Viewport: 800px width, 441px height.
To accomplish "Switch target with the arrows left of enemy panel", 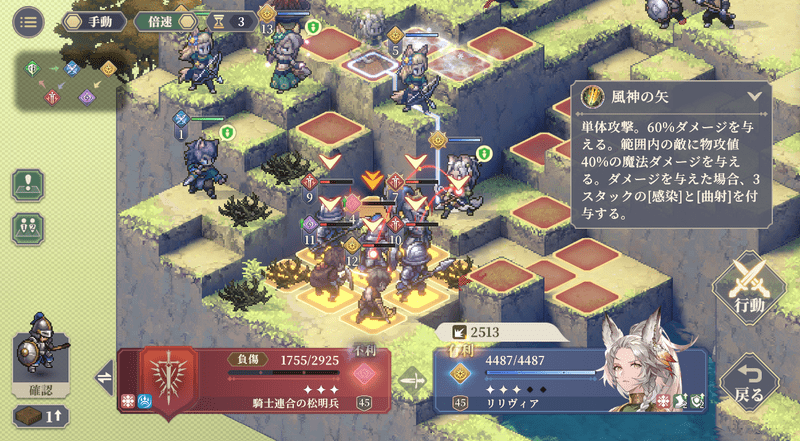I will click(103, 378).
